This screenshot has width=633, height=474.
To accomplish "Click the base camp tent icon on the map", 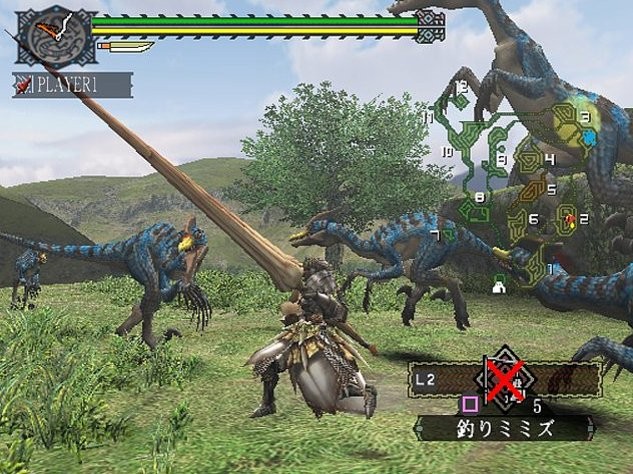I will (x=497, y=286).
